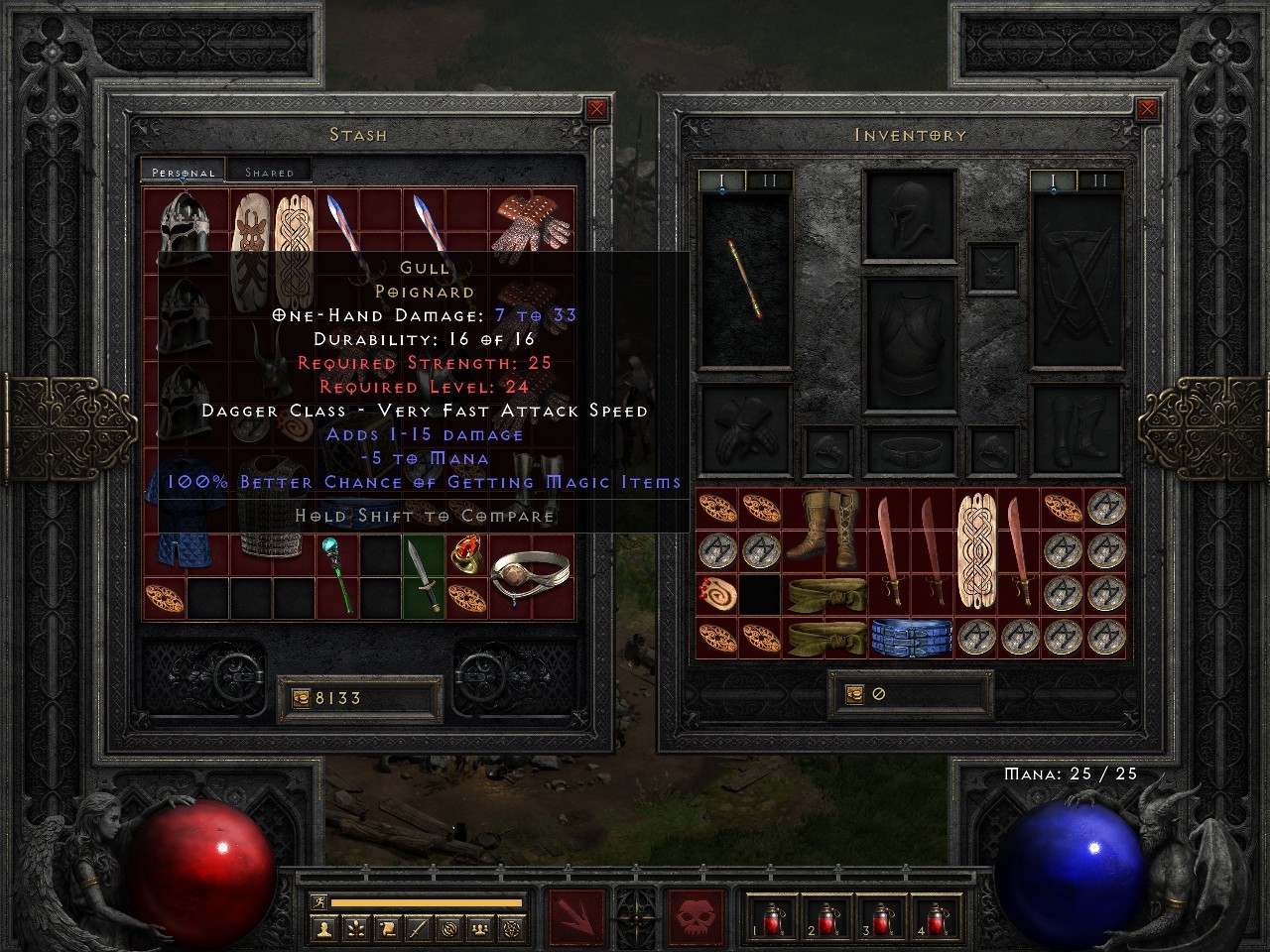Click the circular map icon on the mini panel
The width and height of the screenshot is (1270, 952).
click(x=448, y=929)
